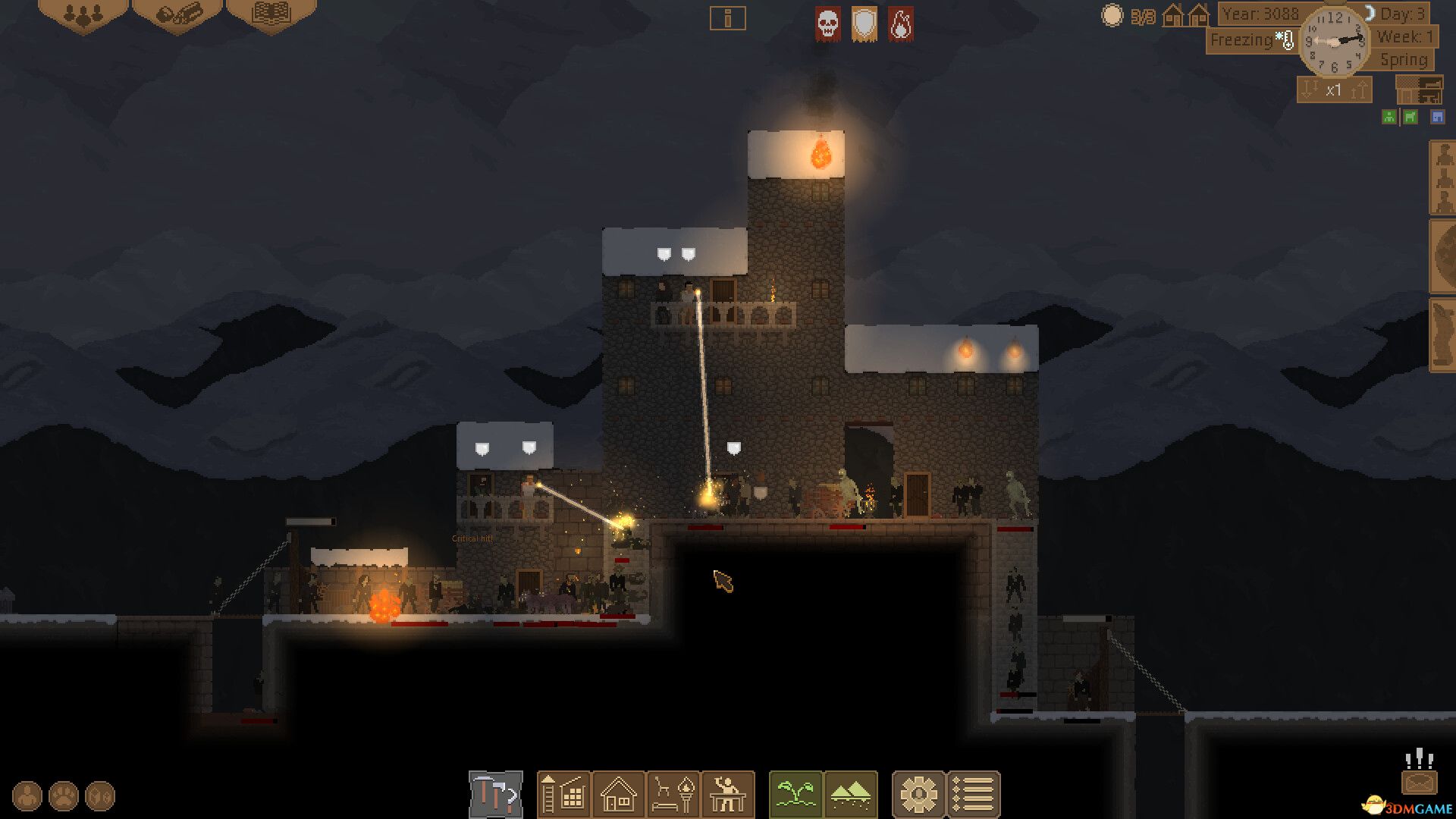Select the skull alert banner
Viewport: 1456px width, 819px height.
(x=827, y=24)
